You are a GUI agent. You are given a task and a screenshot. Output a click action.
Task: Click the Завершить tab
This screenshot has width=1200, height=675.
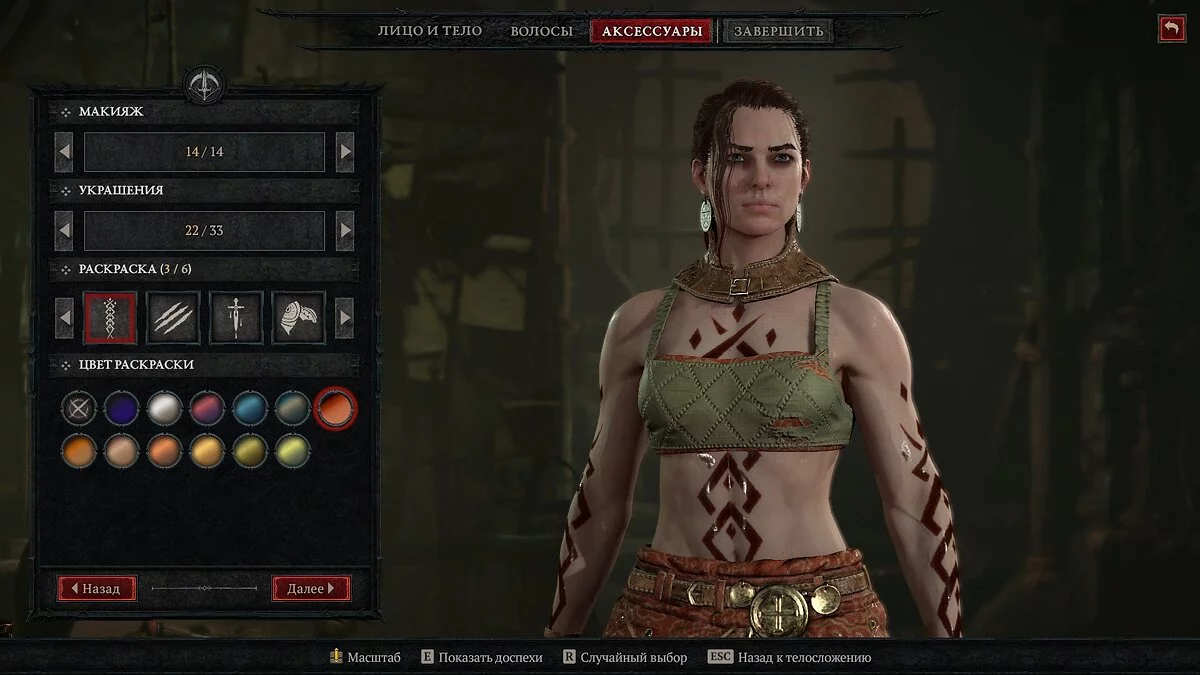779,31
